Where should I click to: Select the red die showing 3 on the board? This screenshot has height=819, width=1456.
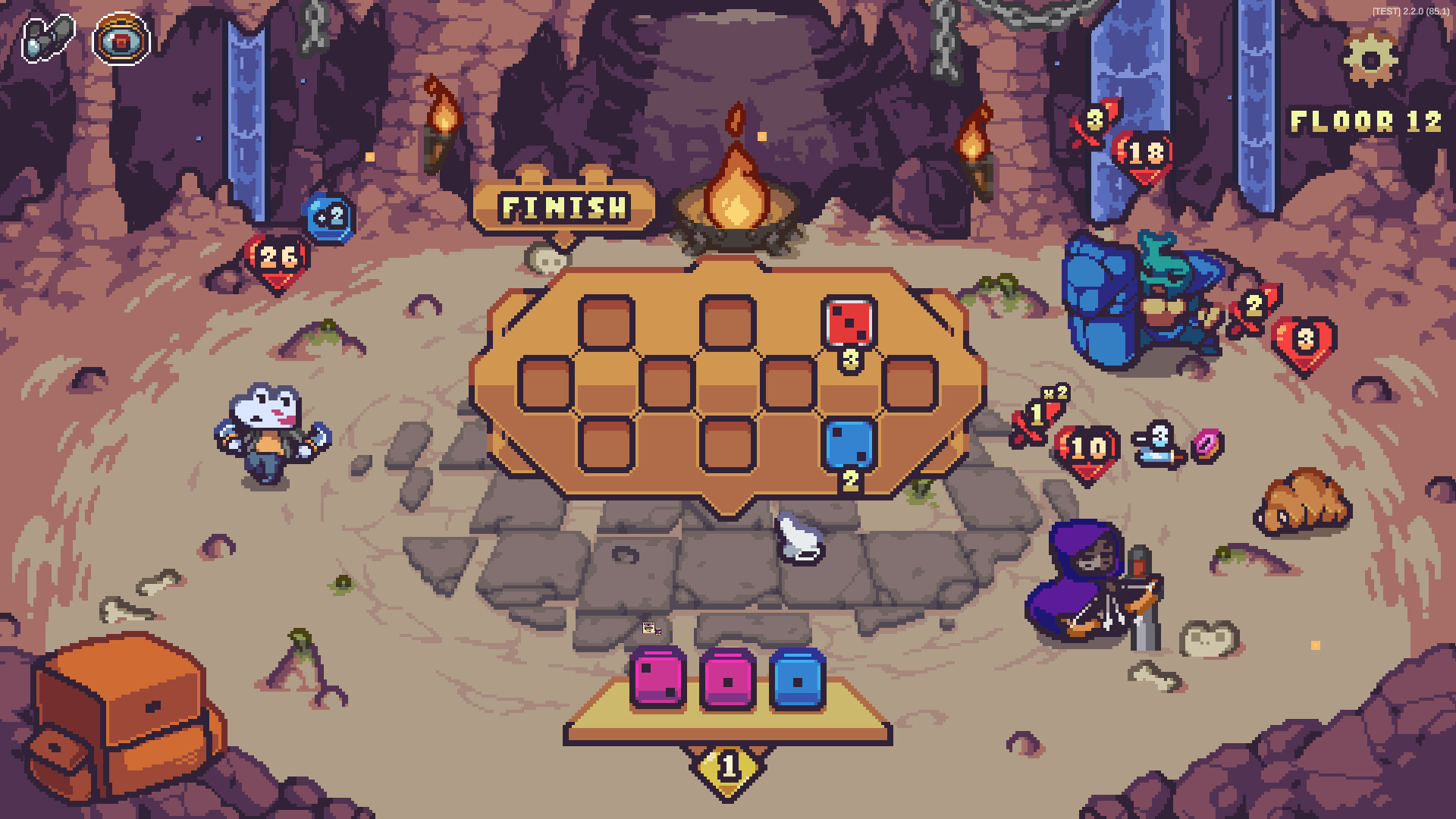(849, 322)
